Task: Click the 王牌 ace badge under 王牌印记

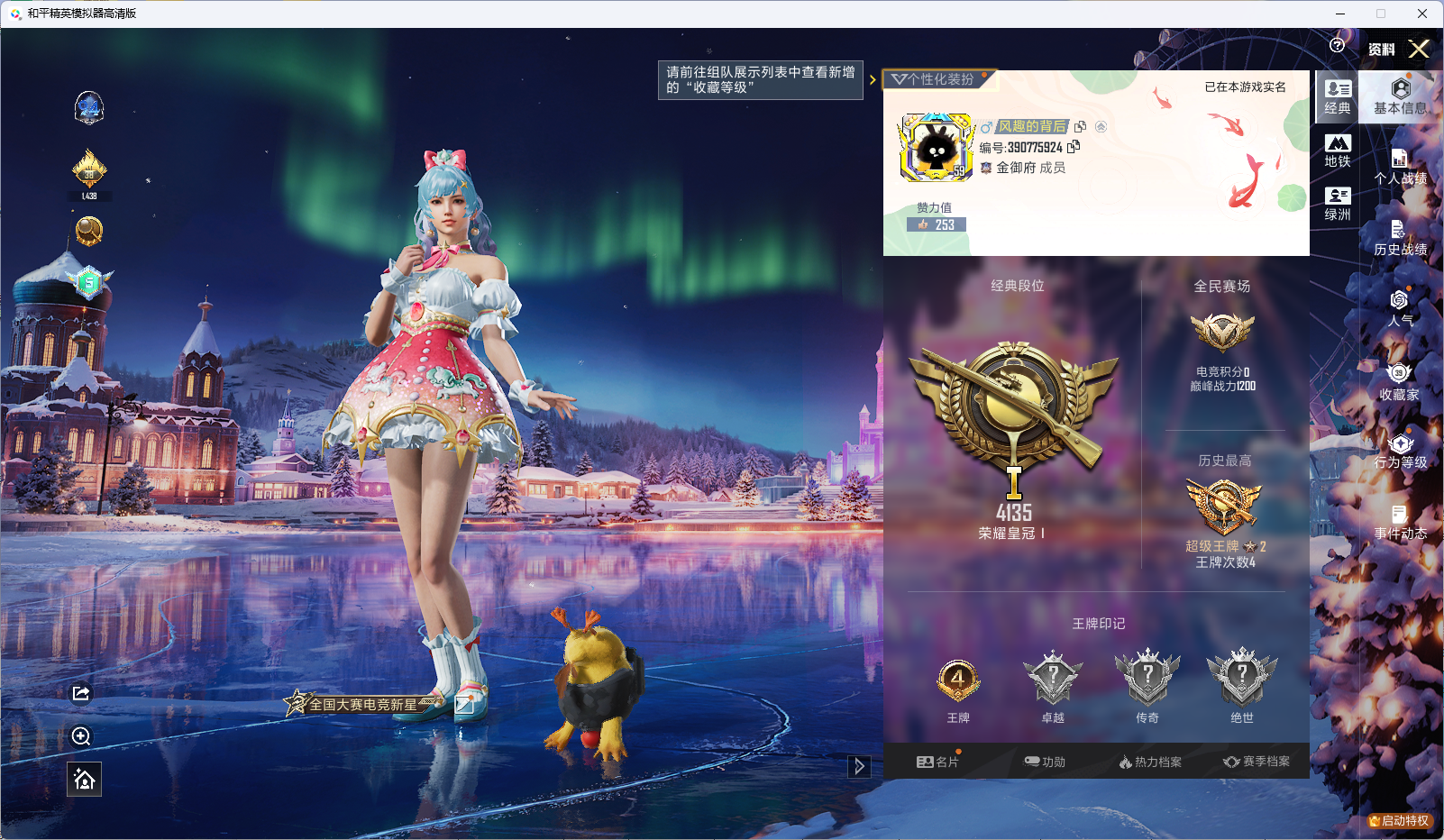Action: point(958,680)
